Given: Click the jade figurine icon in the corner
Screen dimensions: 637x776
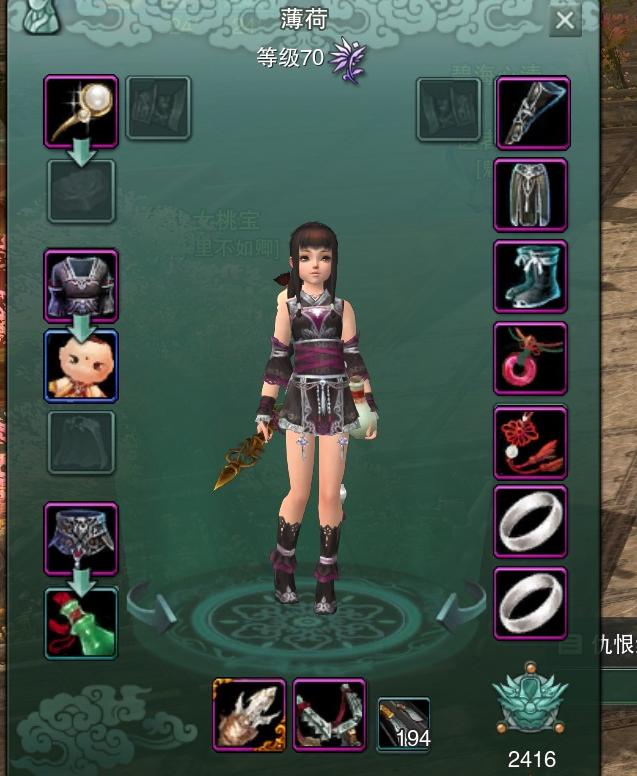Looking at the screenshot, I should pos(37,18).
